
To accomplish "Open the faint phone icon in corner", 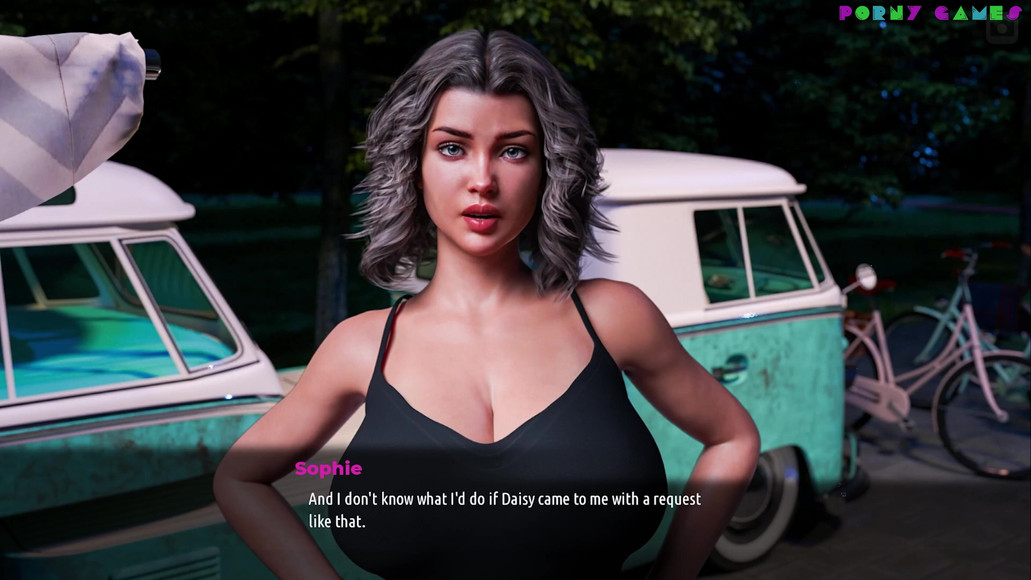I will click(x=1000, y=29).
